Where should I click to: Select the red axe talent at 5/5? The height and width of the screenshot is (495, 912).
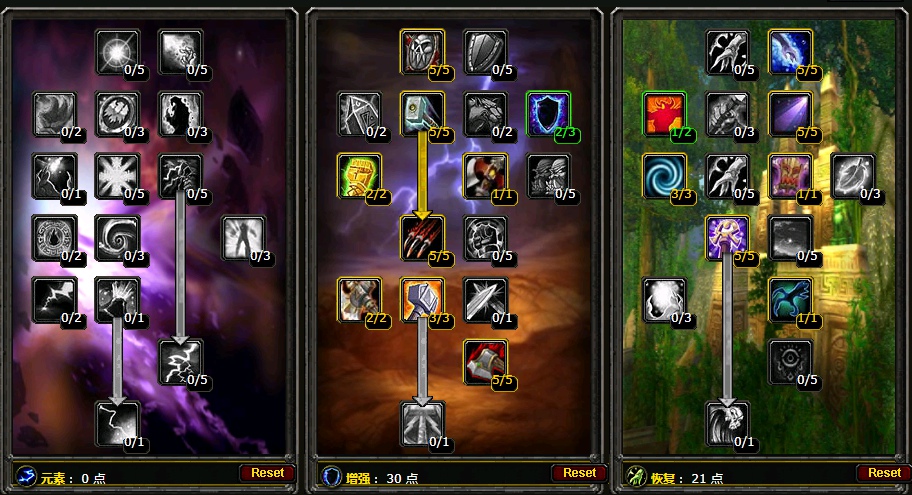coord(485,361)
